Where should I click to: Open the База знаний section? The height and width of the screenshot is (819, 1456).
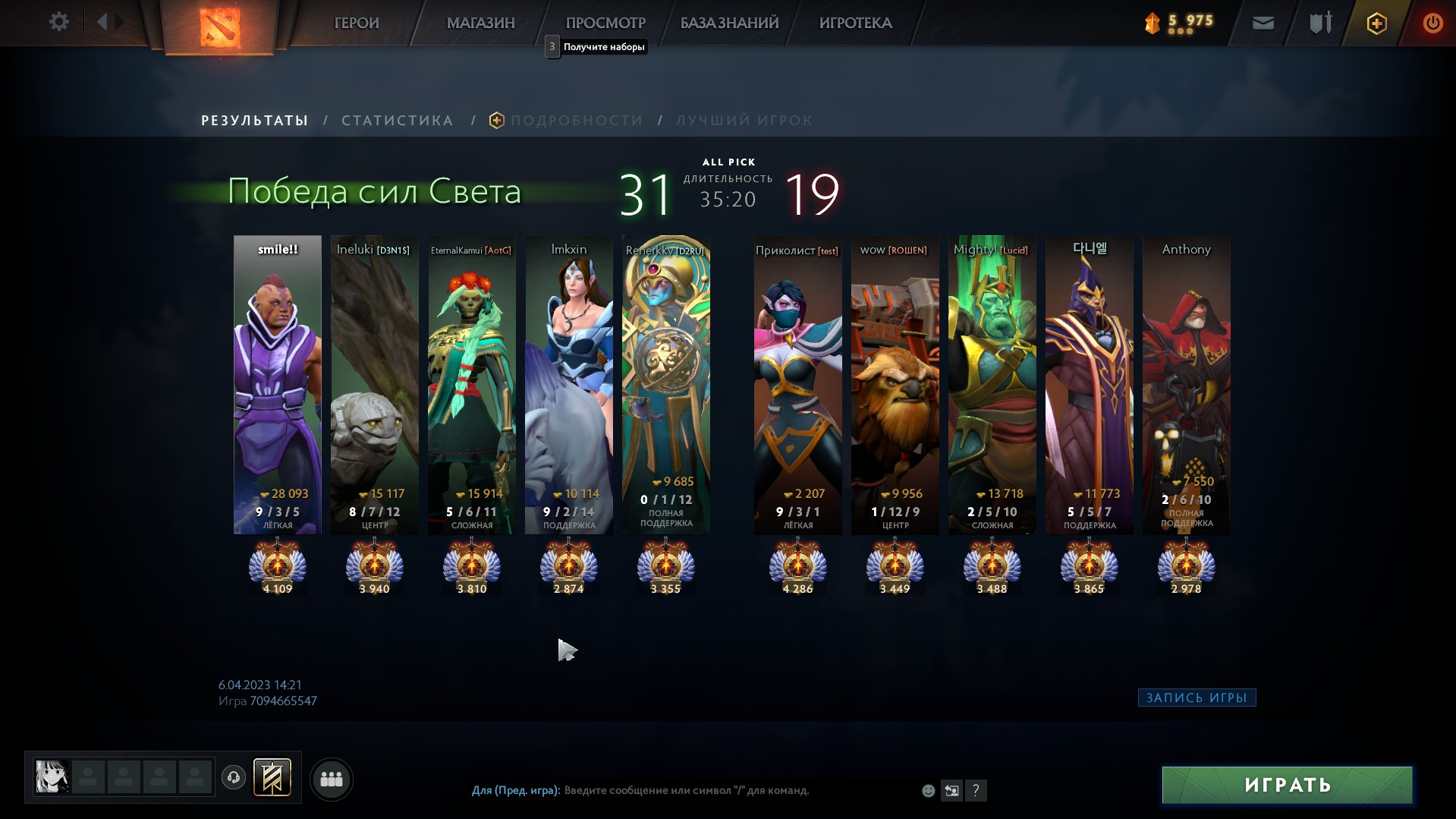pos(729,23)
